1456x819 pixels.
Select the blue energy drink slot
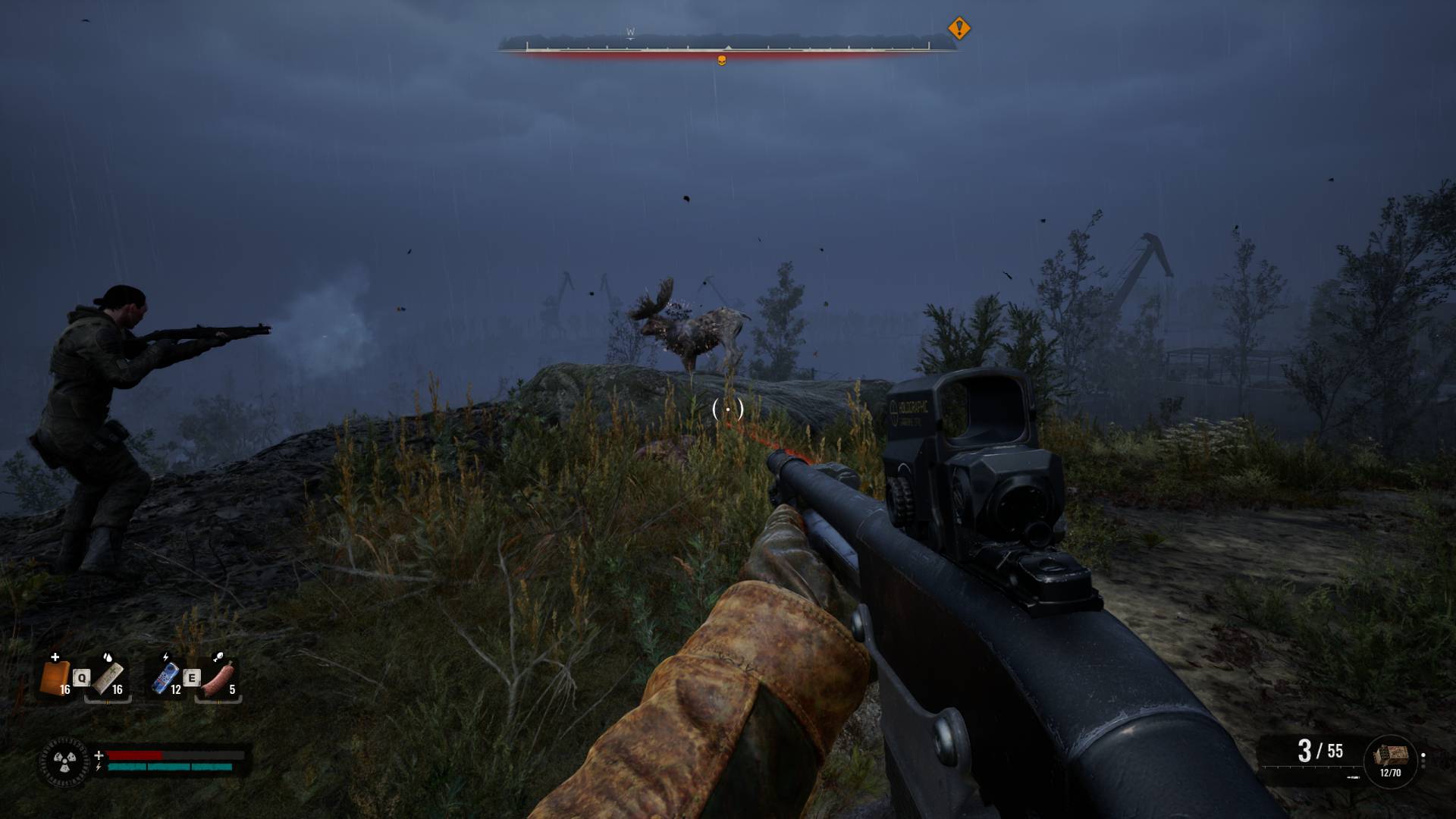(165, 677)
